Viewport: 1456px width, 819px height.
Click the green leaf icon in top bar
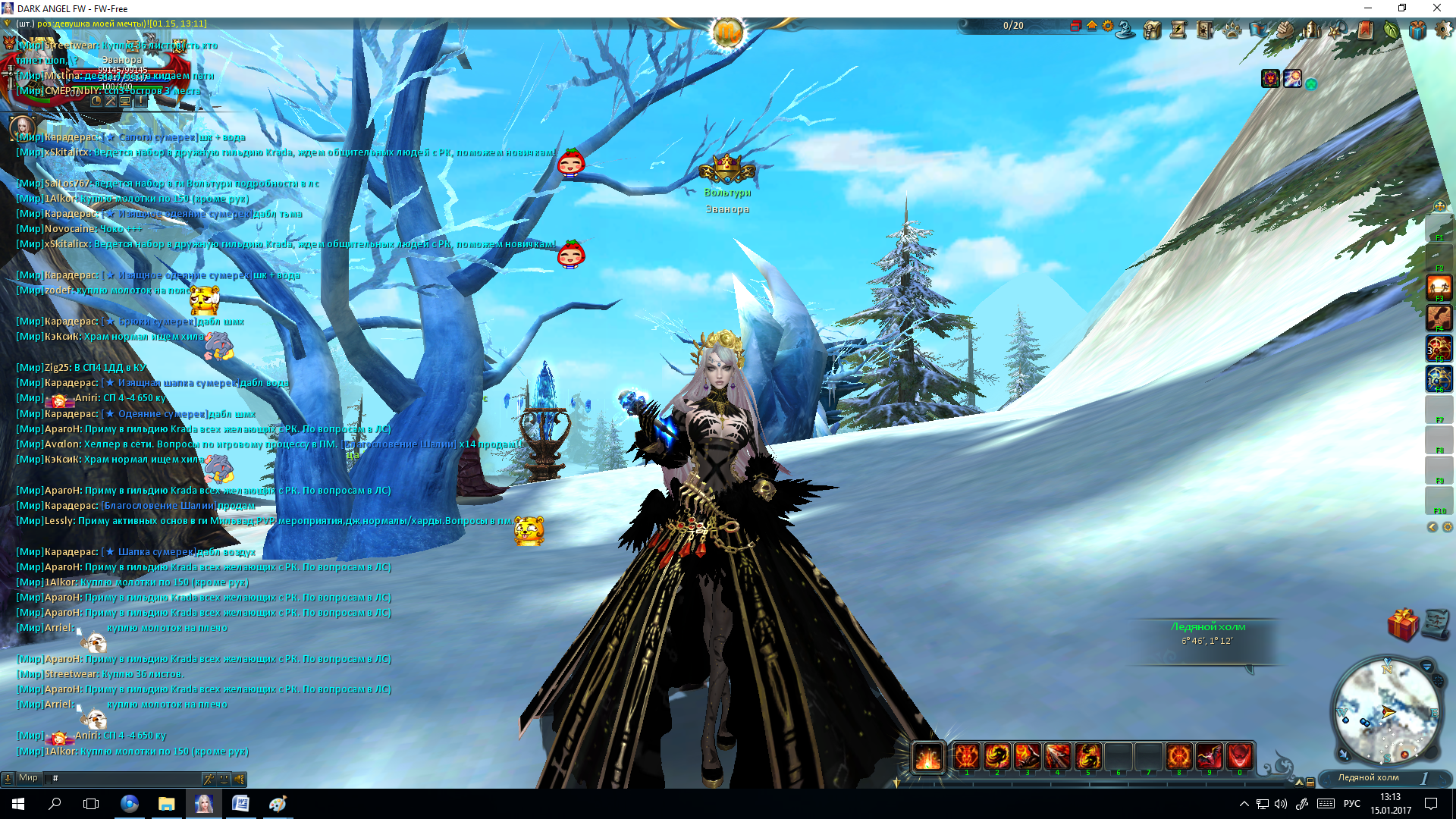click(x=1391, y=30)
